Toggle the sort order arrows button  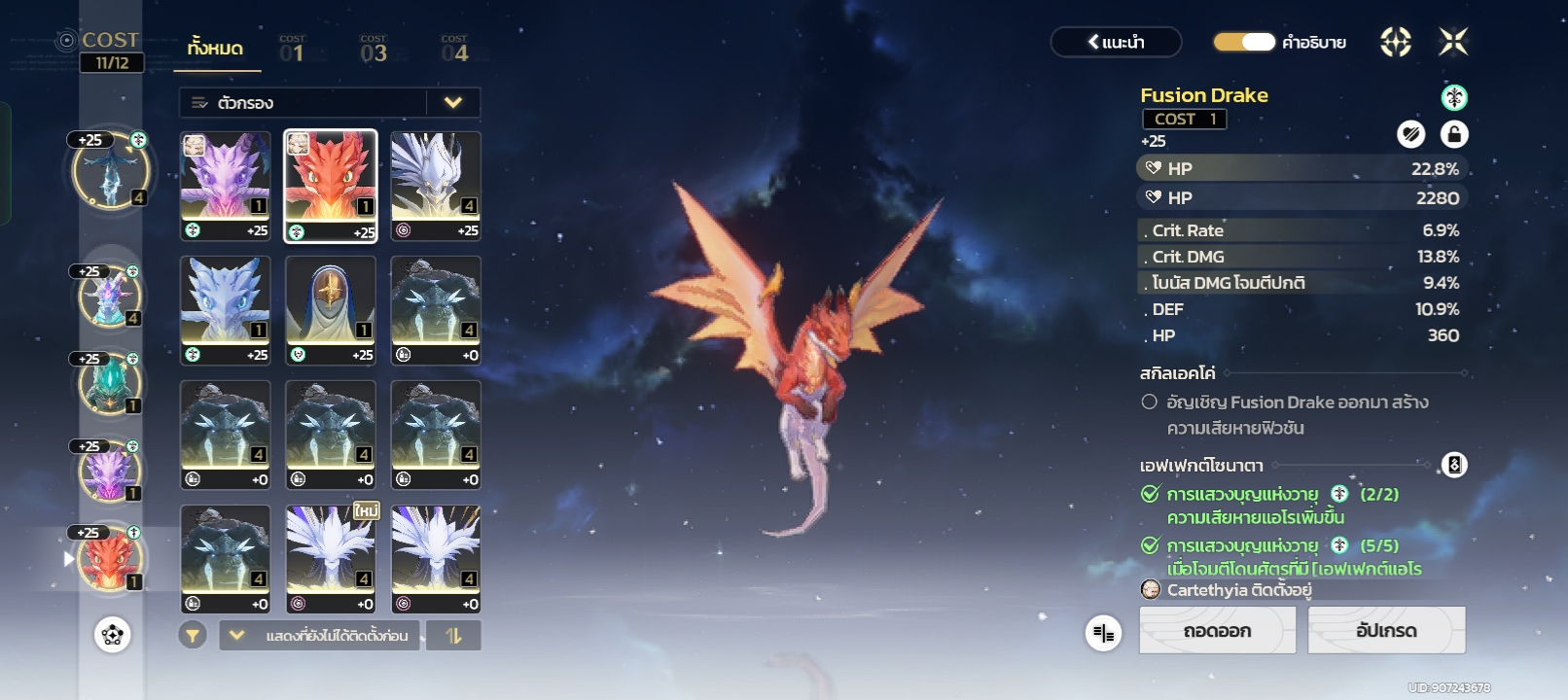coord(453,636)
